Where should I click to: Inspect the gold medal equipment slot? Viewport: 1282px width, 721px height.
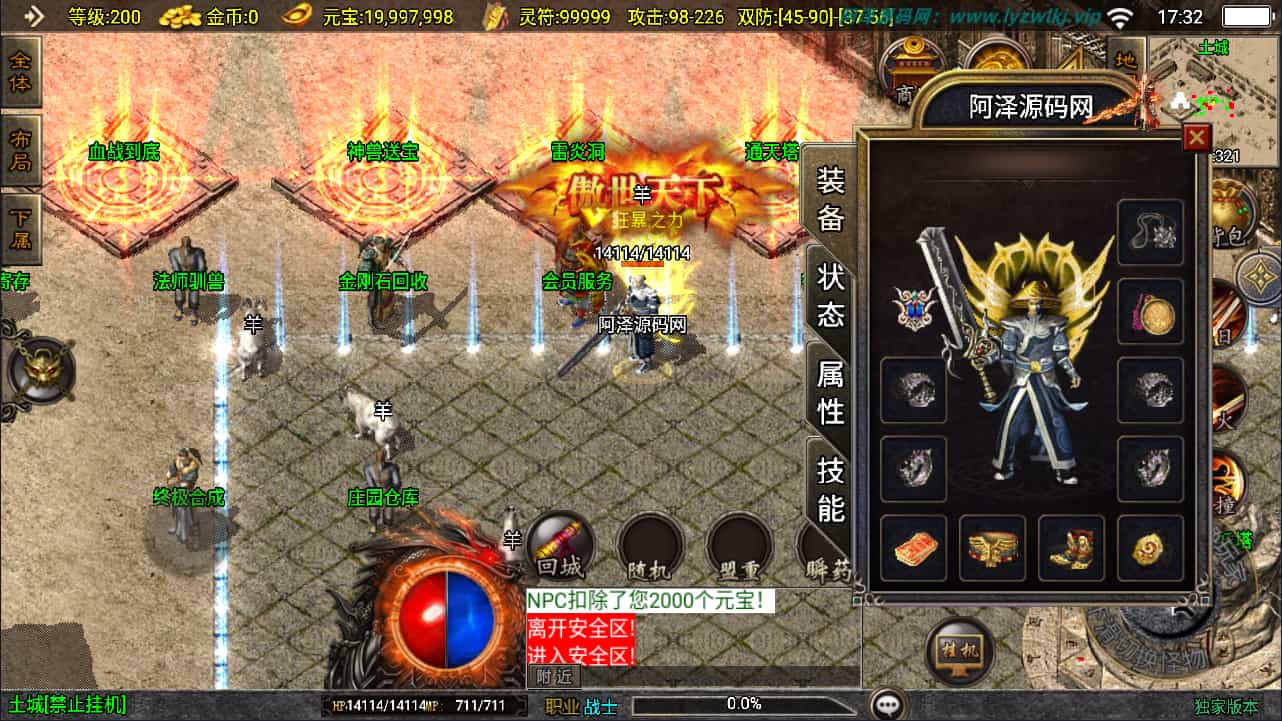click(1150, 313)
